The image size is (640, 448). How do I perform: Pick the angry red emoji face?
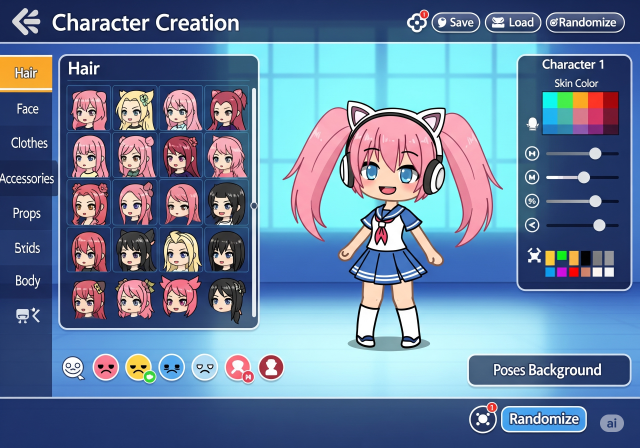104,368
